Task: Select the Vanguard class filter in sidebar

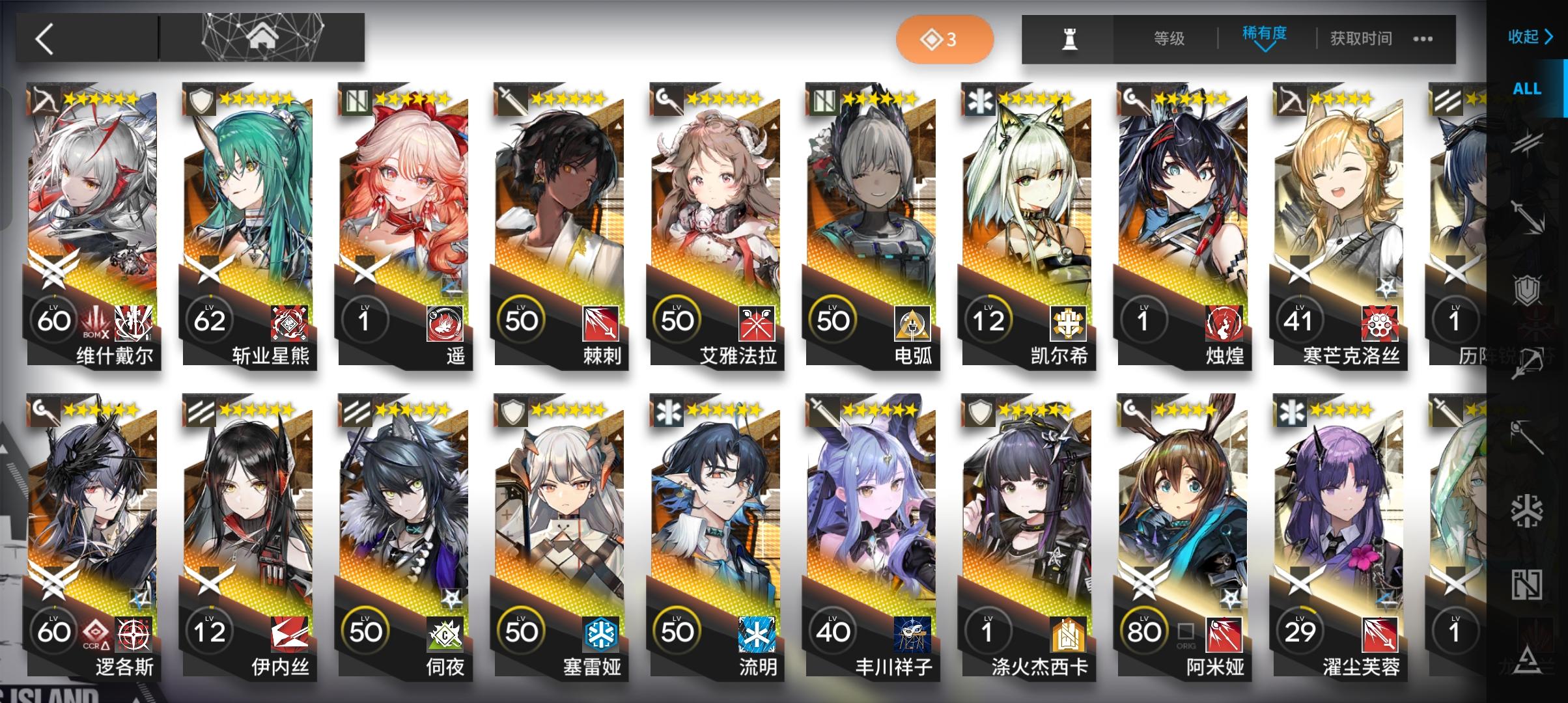Action: coord(1527,142)
